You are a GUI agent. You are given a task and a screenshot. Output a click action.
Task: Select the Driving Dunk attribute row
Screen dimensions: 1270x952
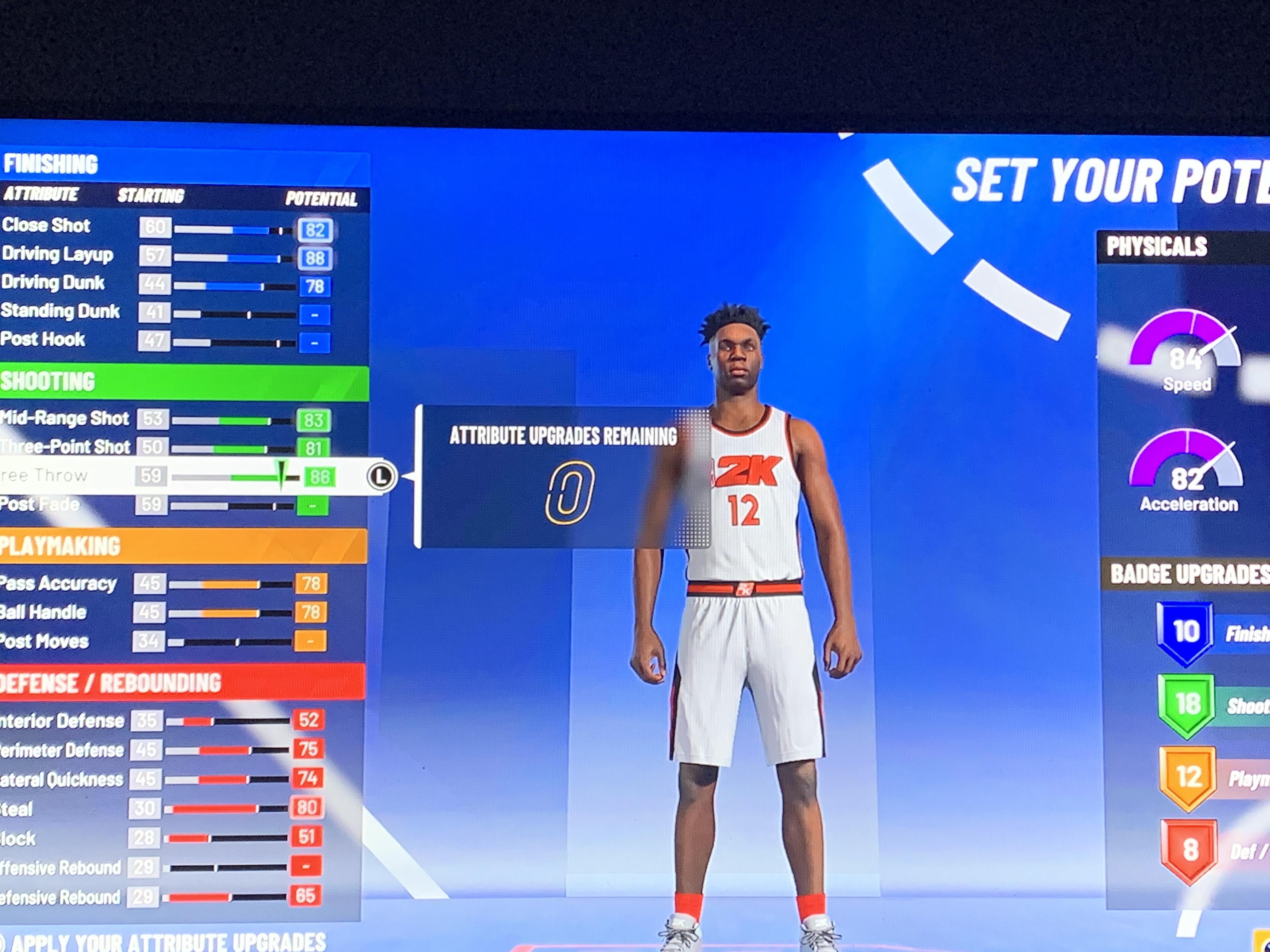(x=172, y=285)
